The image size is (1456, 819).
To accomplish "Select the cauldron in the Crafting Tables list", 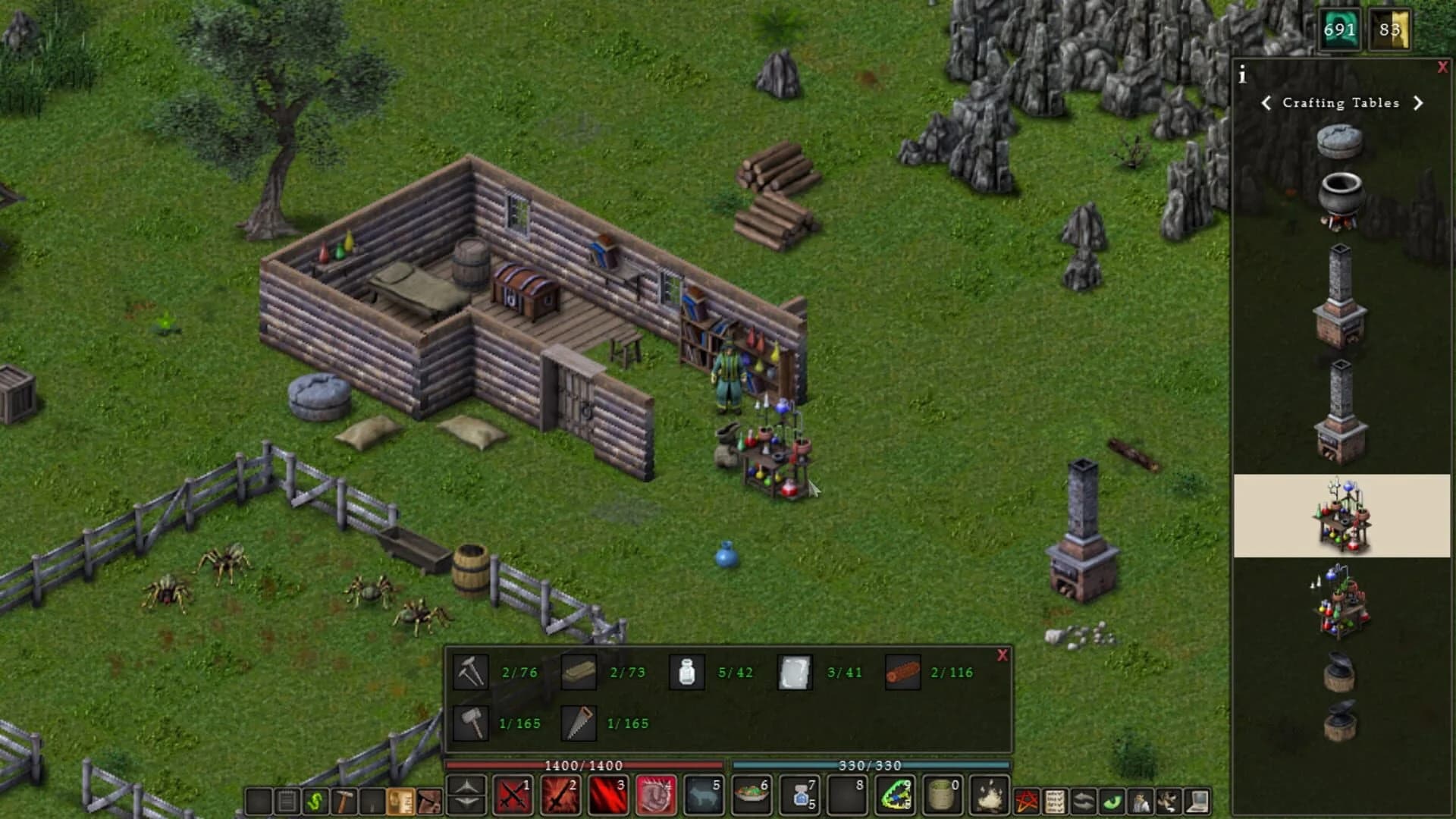I will pyautogui.click(x=1342, y=196).
